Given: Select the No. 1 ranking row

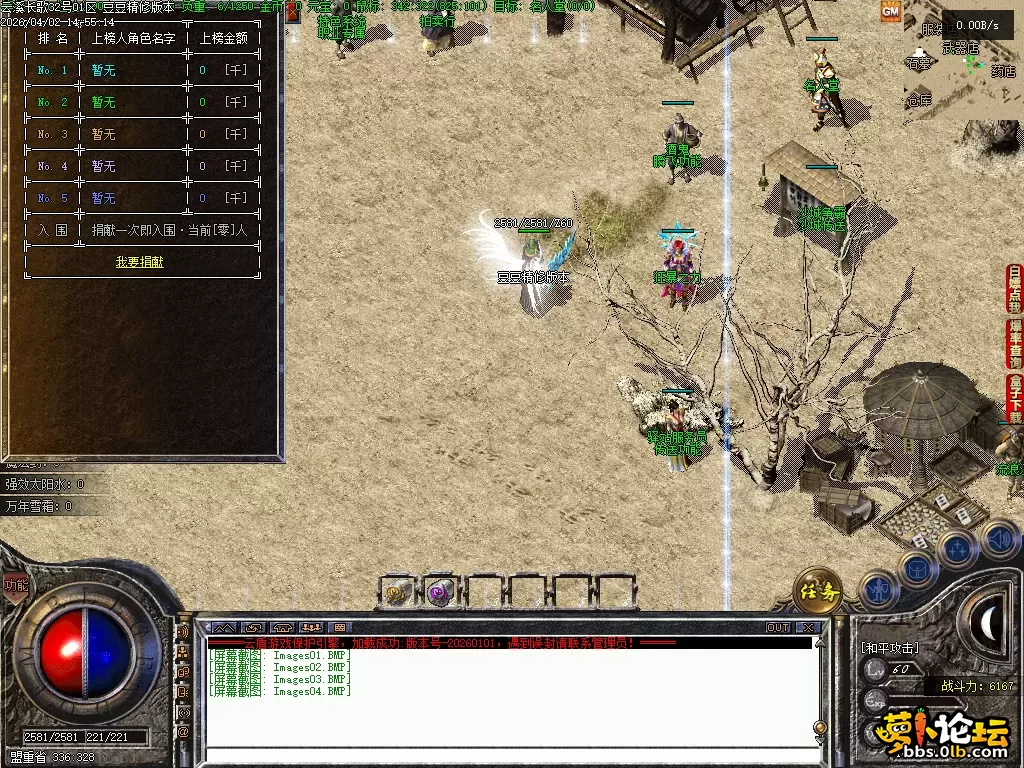Looking at the screenshot, I should (x=139, y=71).
